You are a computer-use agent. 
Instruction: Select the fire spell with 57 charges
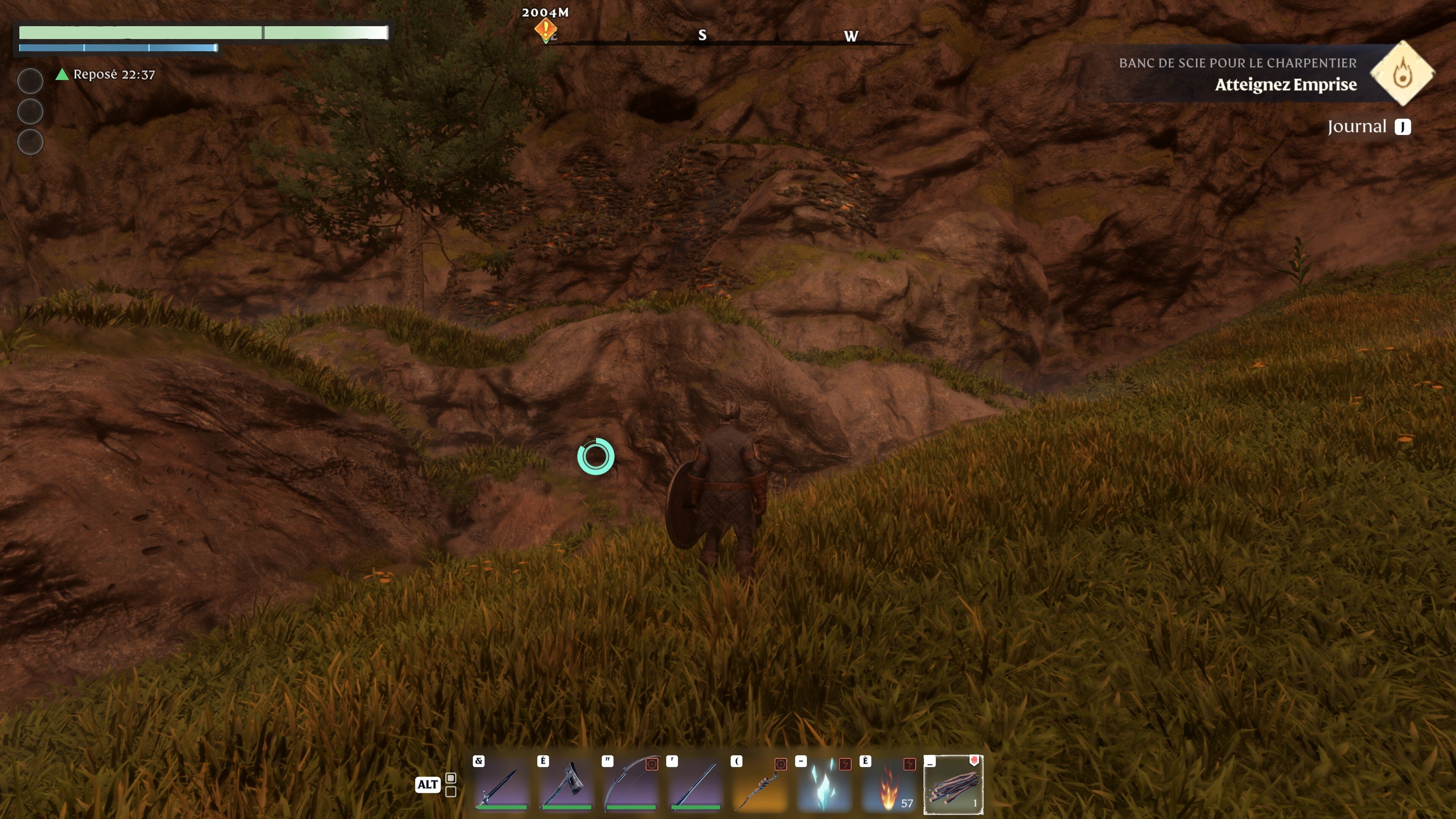888,784
